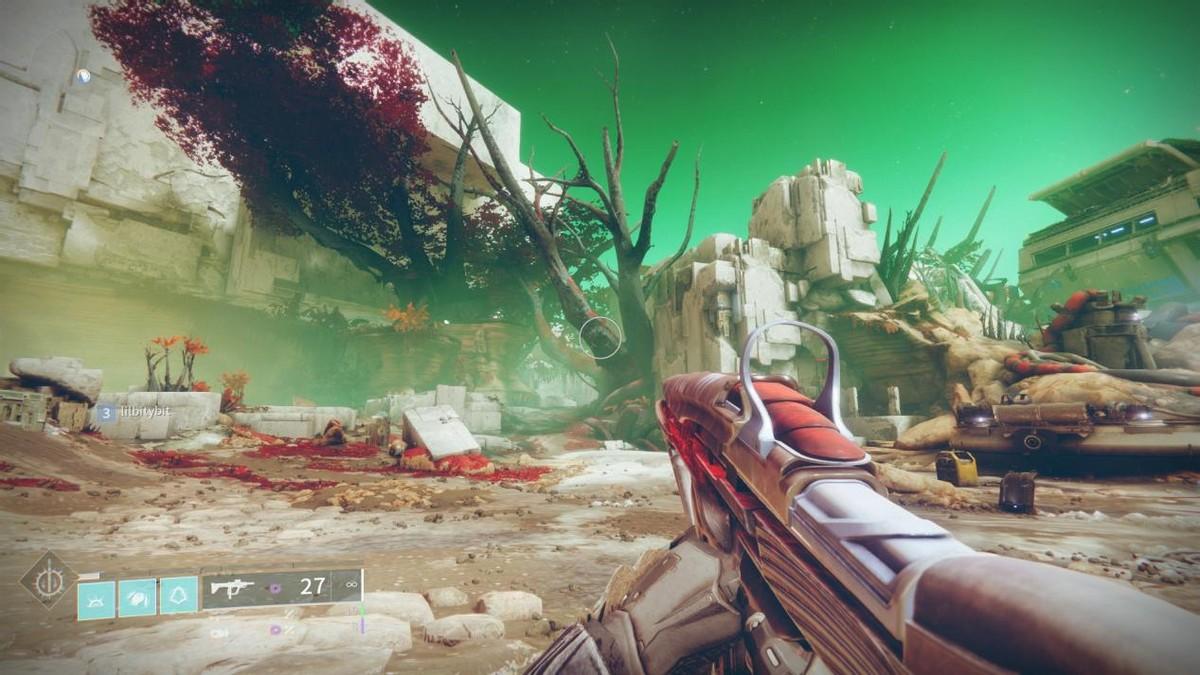This screenshot has height=675, width=1200.
Task: Select the equipped rifle weapon icon
Action: click(232, 589)
